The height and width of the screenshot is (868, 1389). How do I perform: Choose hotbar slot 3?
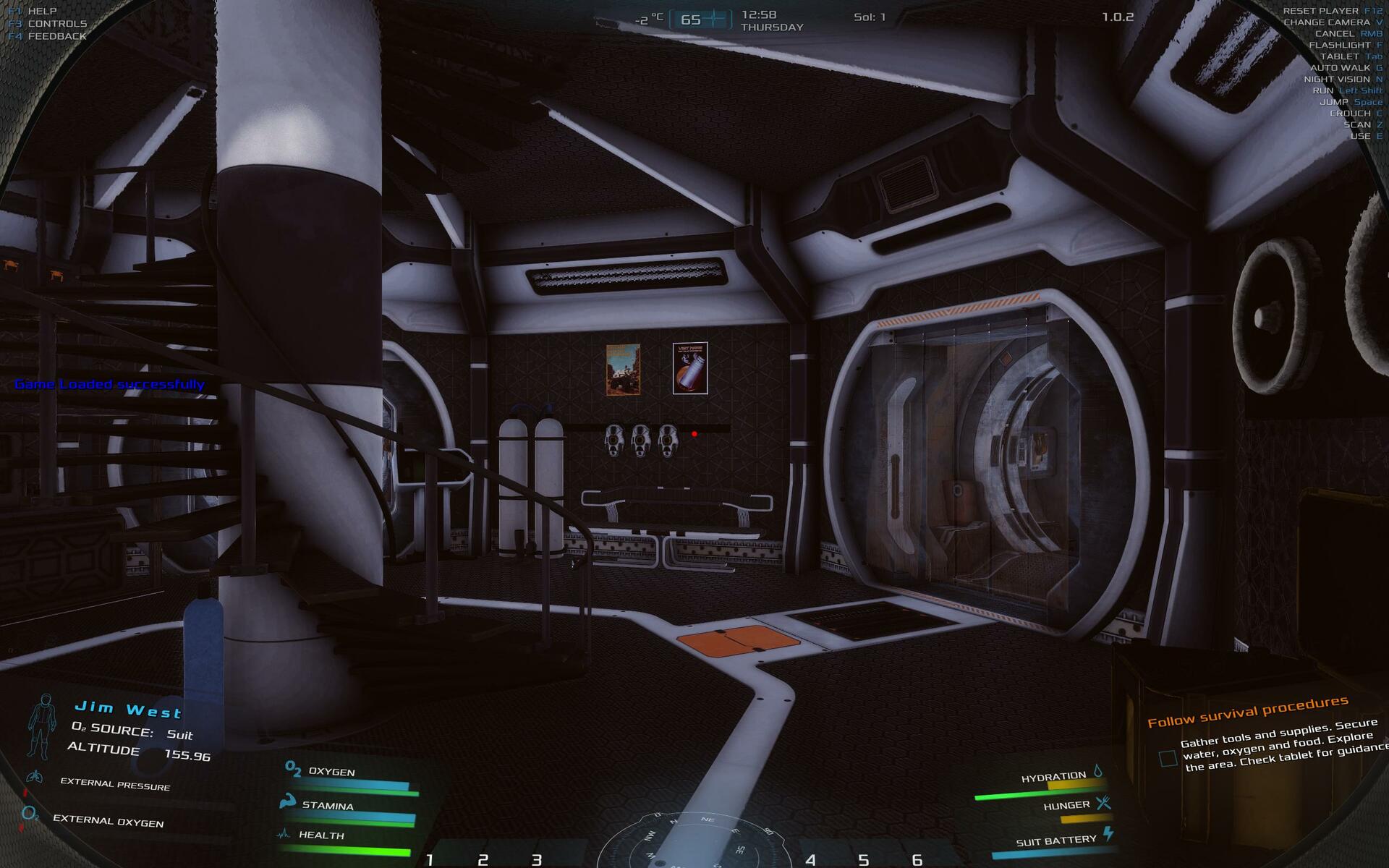pyautogui.click(x=536, y=859)
